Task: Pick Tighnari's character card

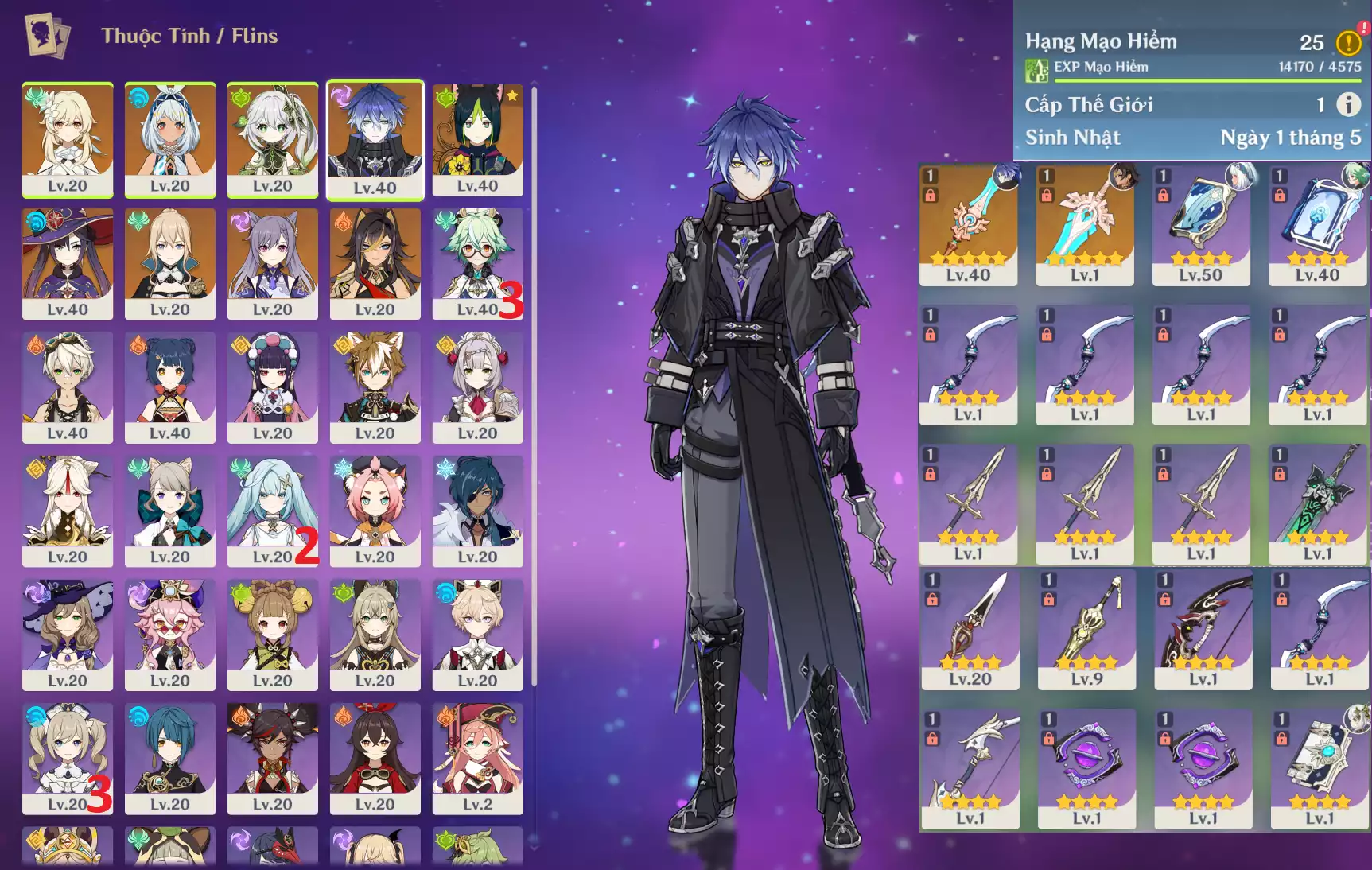Action: pyautogui.click(x=477, y=139)
